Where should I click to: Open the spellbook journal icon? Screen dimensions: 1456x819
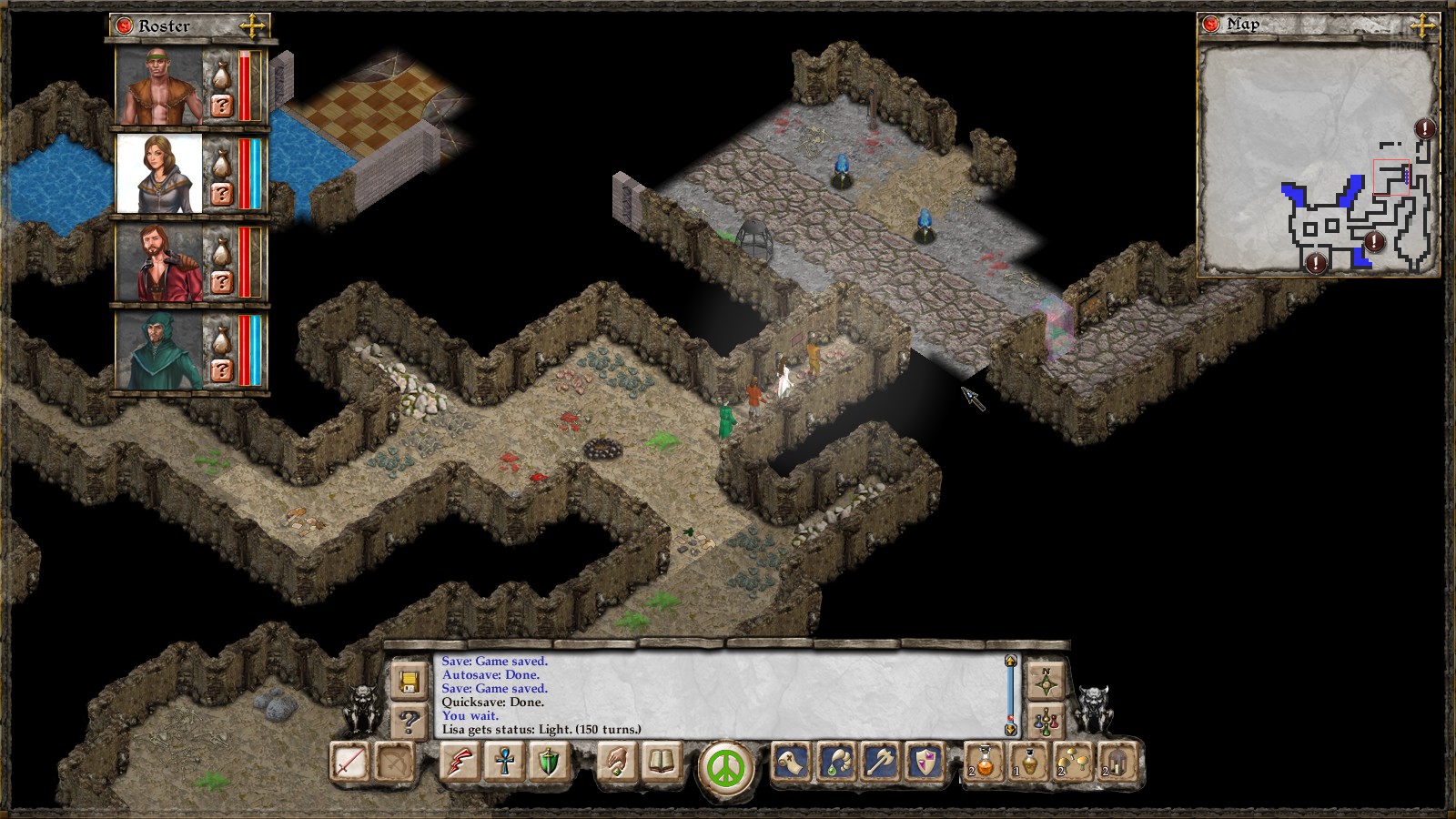point(662,763)
